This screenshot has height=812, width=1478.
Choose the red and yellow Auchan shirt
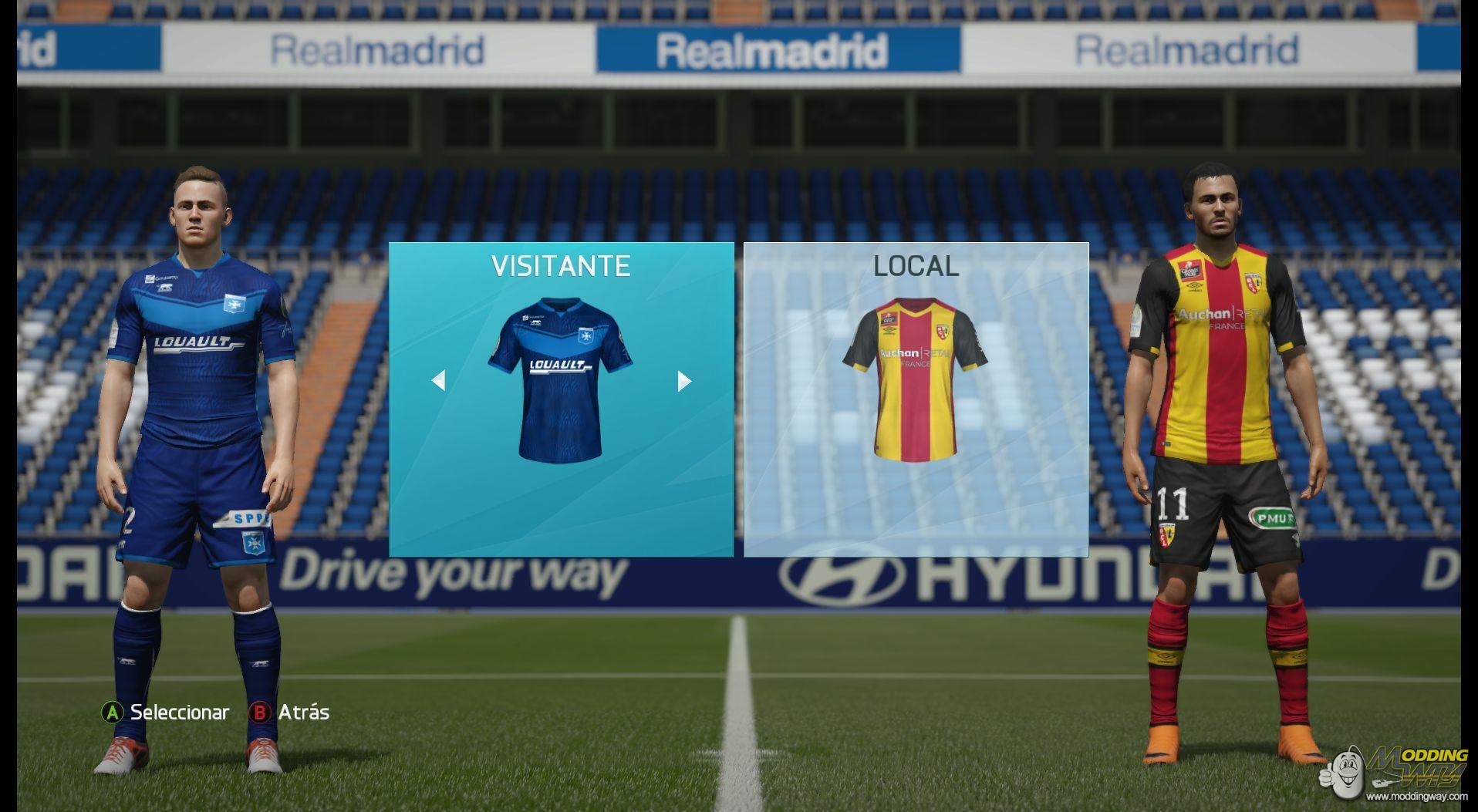tap(915, 379)
